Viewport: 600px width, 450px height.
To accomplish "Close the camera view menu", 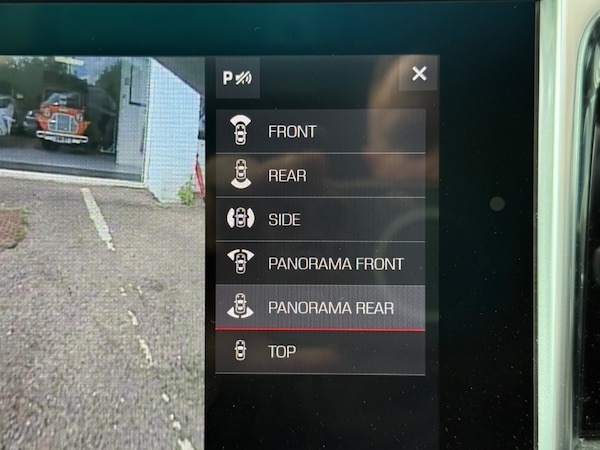I will point(419,73).
